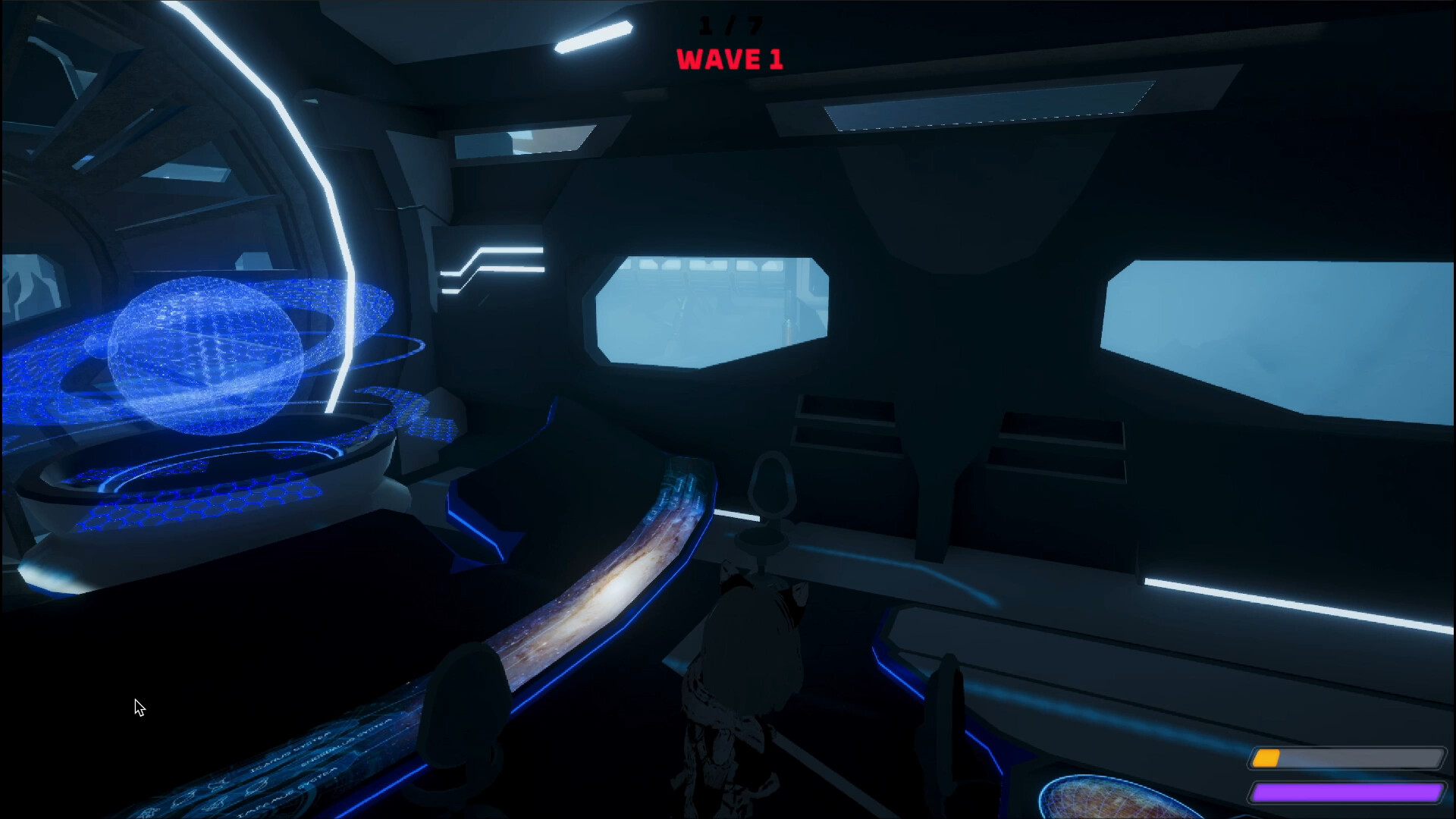Toggle the angled neon wall light strip
The image size is (1456, 819).
[x=493, y=262]
